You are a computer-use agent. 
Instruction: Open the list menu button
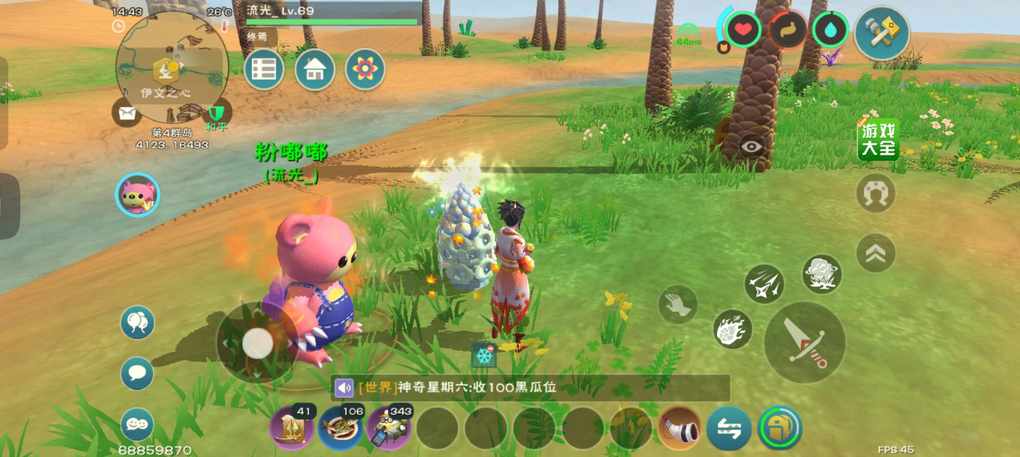264,69
